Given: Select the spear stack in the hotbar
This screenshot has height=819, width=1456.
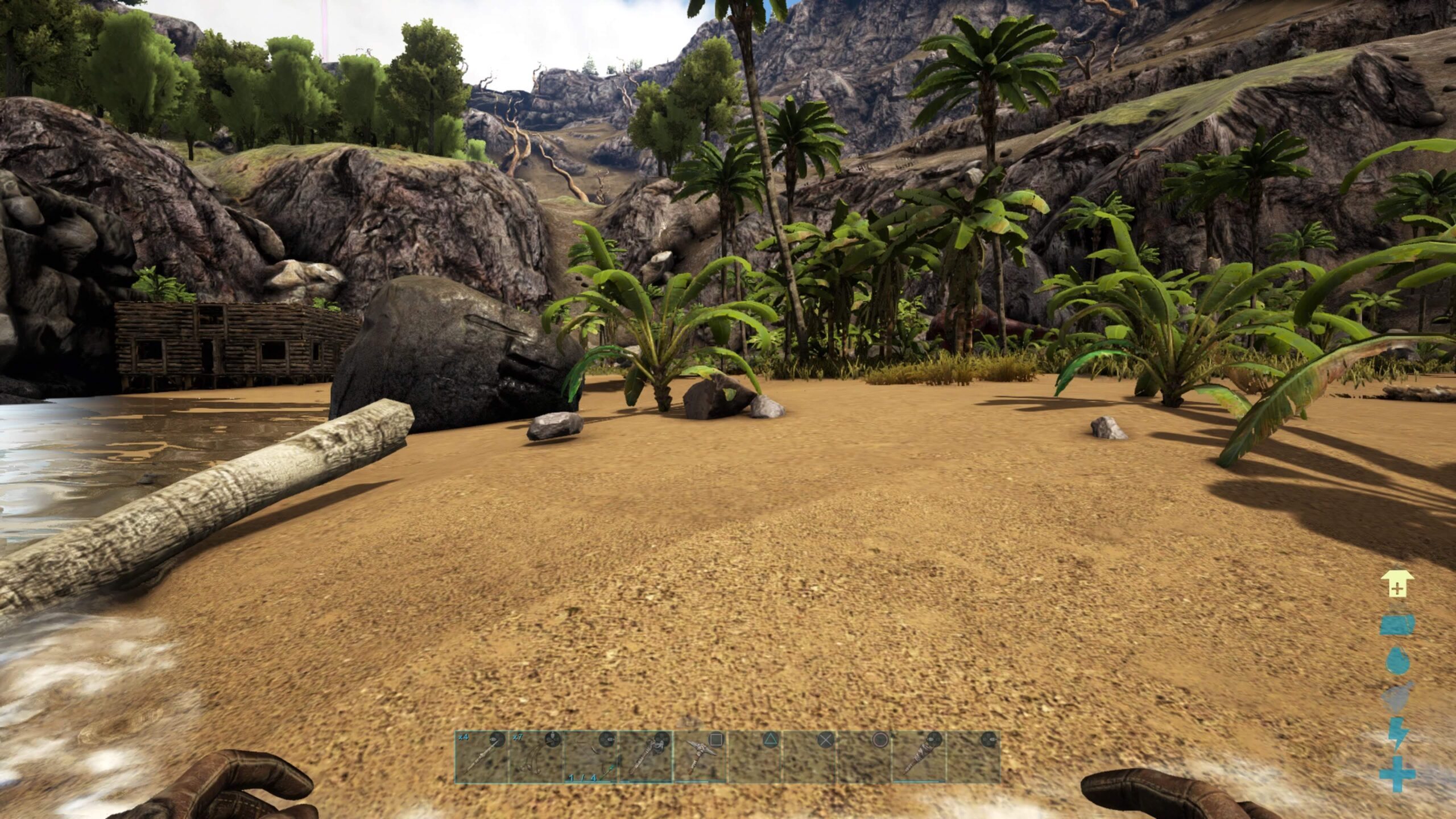Looking at the screenshot, I should [x=481, y=757].
